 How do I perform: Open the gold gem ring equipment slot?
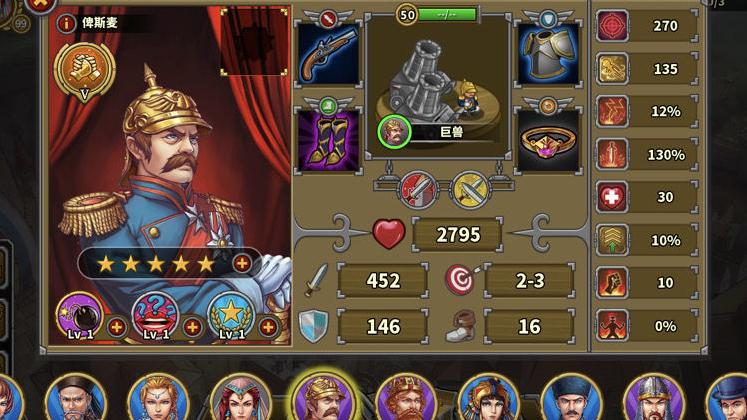point(548,139)
